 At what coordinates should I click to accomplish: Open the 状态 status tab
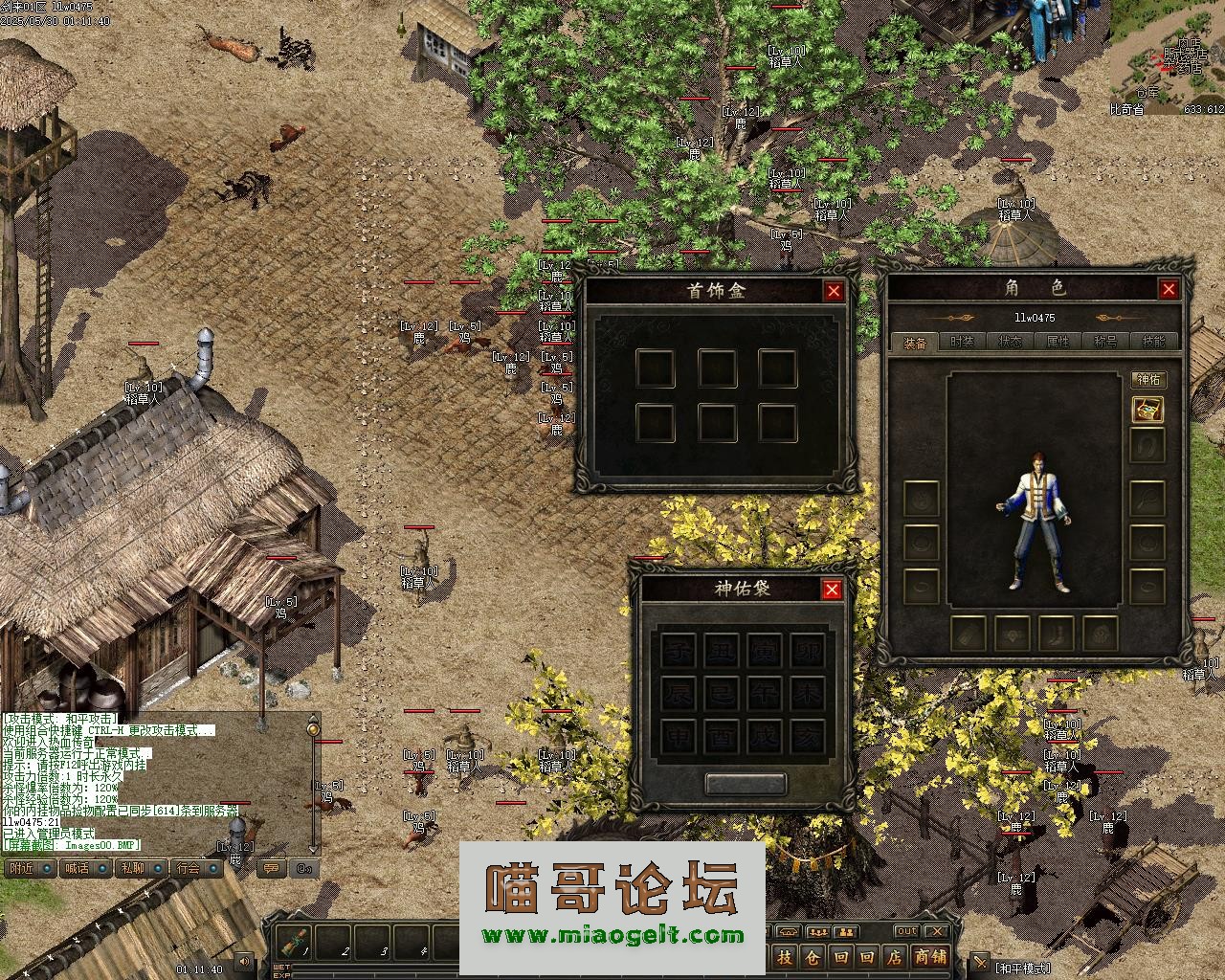[1010, 342]
